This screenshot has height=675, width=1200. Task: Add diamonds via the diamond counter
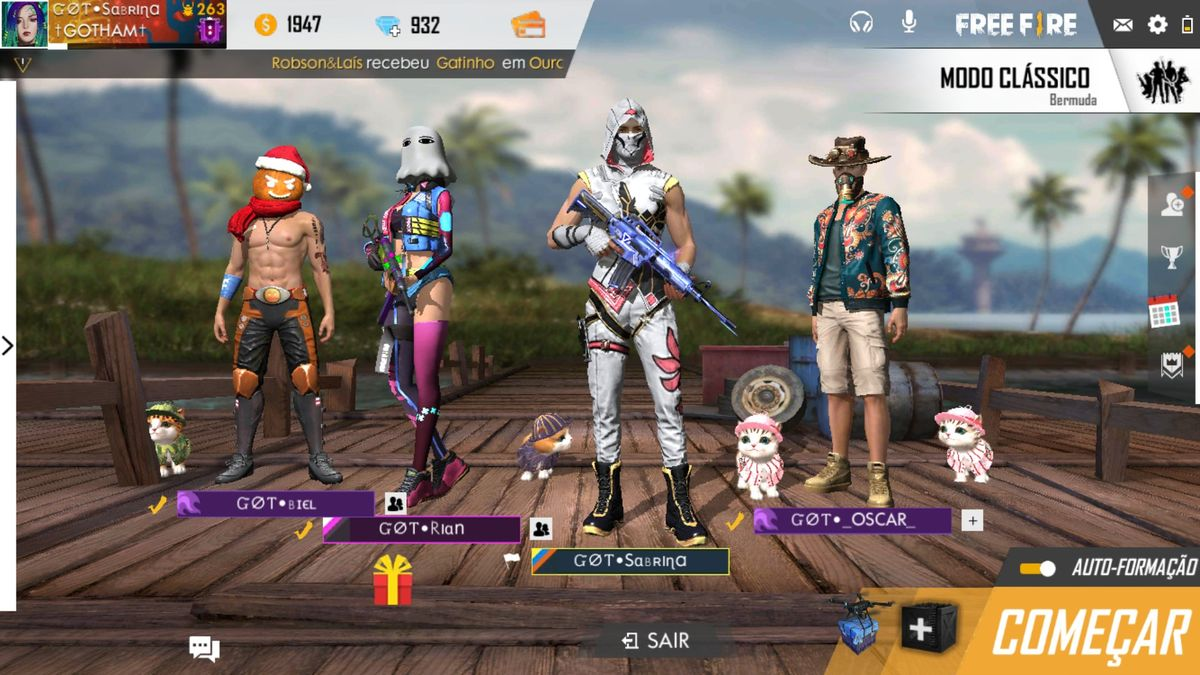click(408, 25)
